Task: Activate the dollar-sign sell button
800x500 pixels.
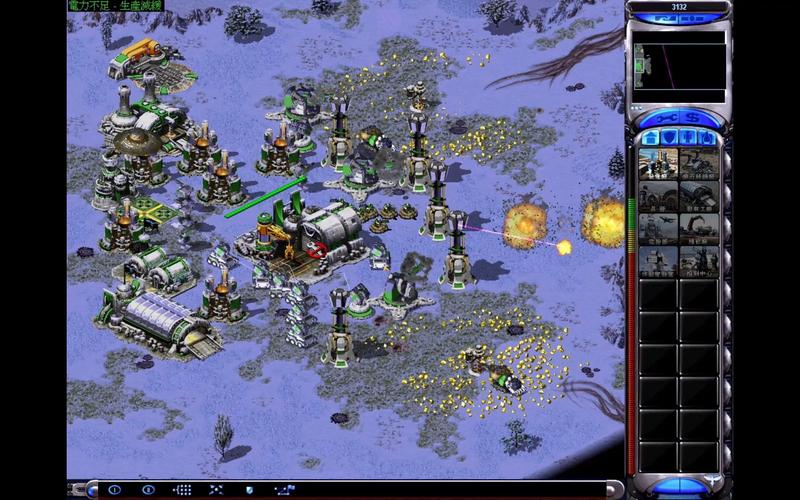Action: 693,118
